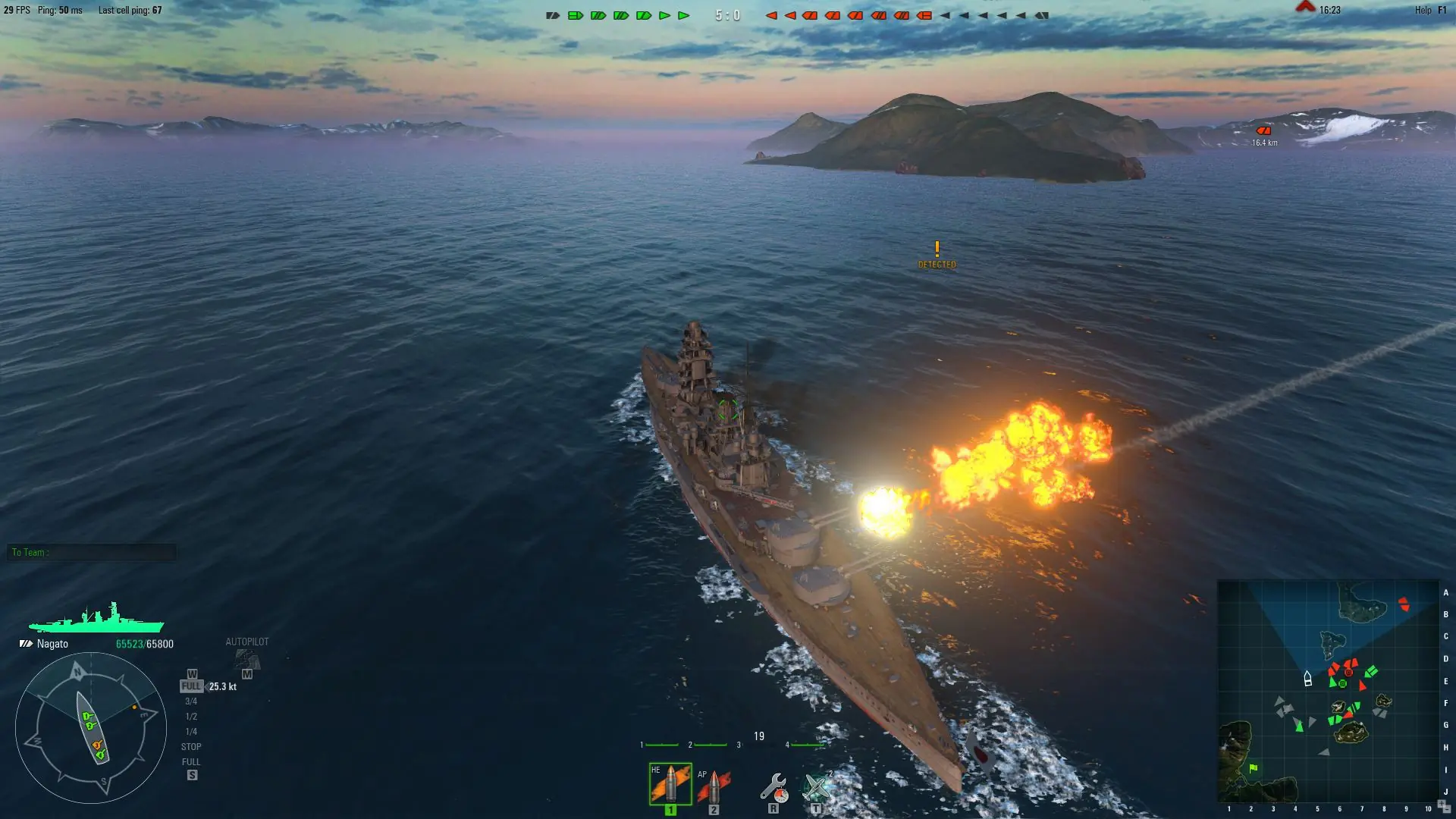The height and width of the screenshot is (819, 1456).
Task: Set engine telegraph to 3/4 speed
Action: (x=191, y=701)
